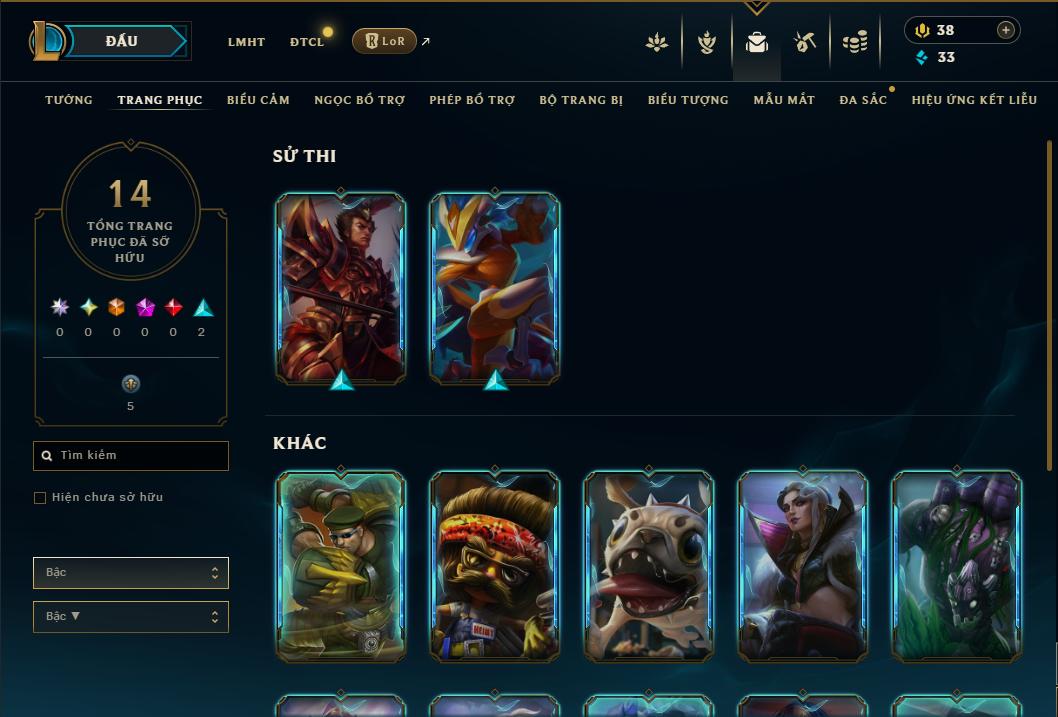The width and height of the screenshot is (1058, 717).
Task: Show the BIỂU TƯỢNG icons tab
Action: point(688,100)
